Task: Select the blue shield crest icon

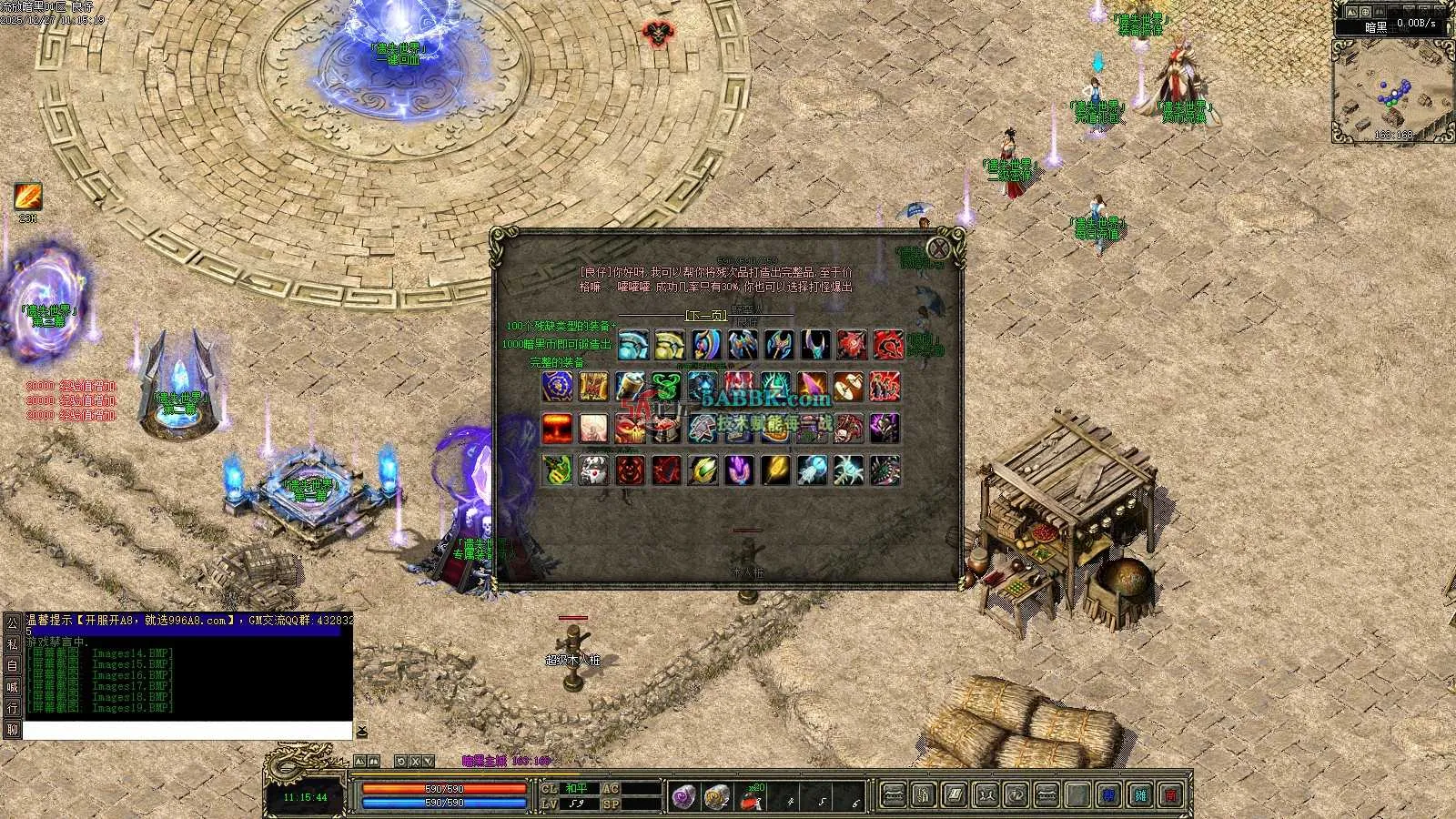Action: (x=557, y=387)
